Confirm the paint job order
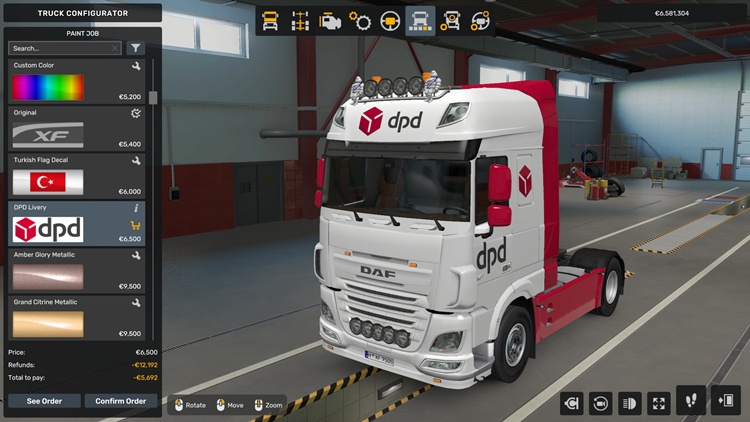This screenshot has width=750, height=422. tap(121, 401)
